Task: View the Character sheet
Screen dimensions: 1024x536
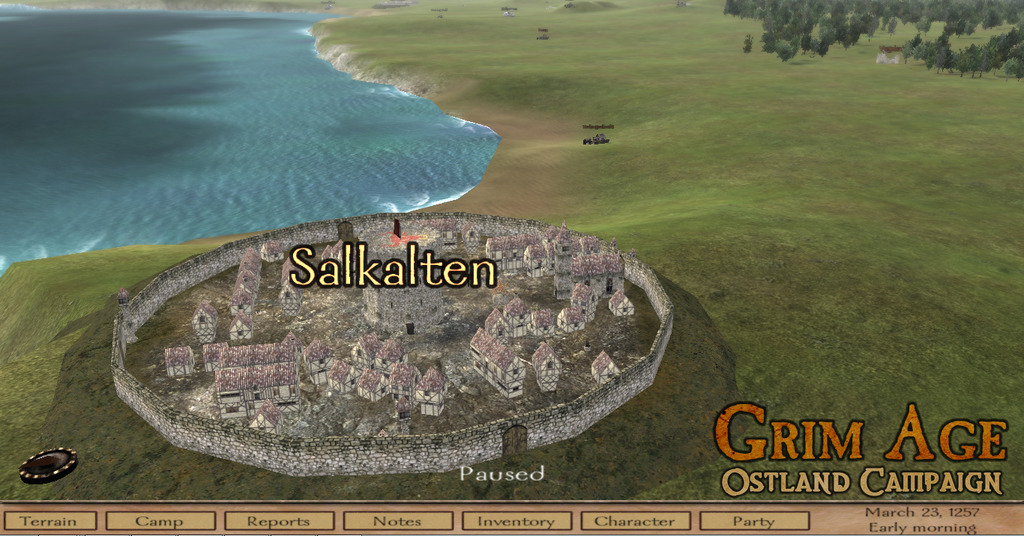Action: (635, 521)
